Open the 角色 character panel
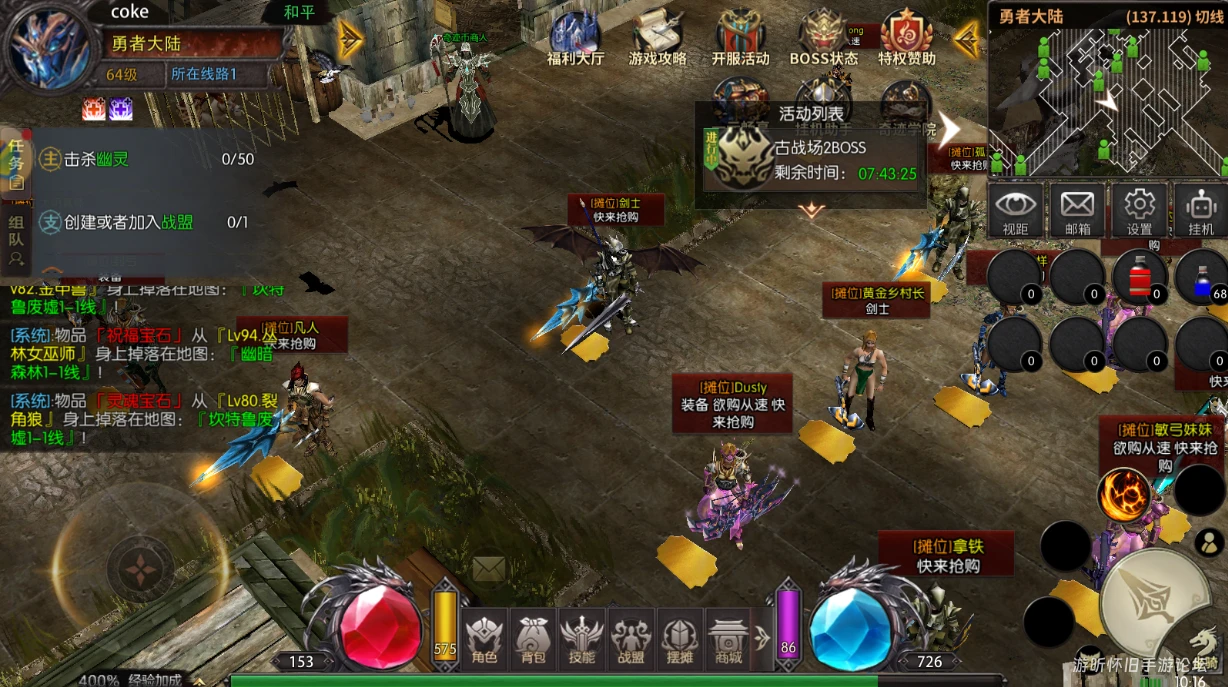The image size is (1228, 687). click(484, 638)
